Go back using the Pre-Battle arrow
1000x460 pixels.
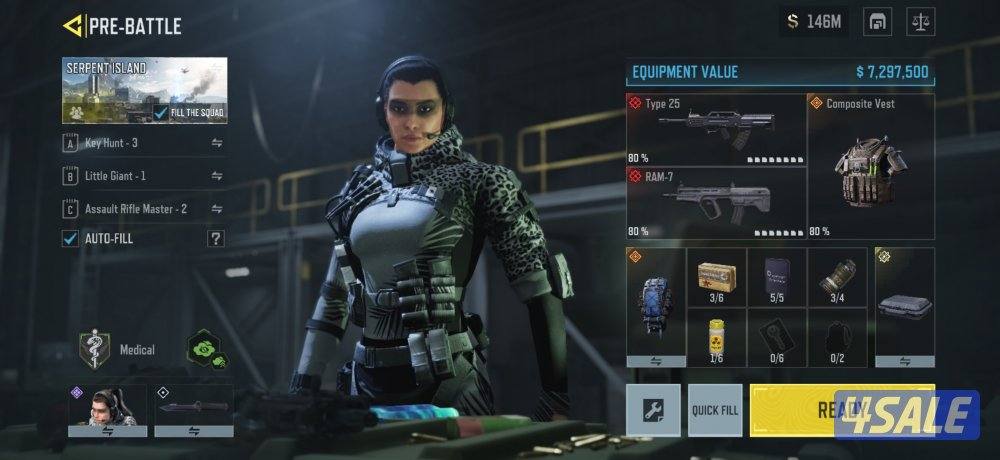click(72, 25)
